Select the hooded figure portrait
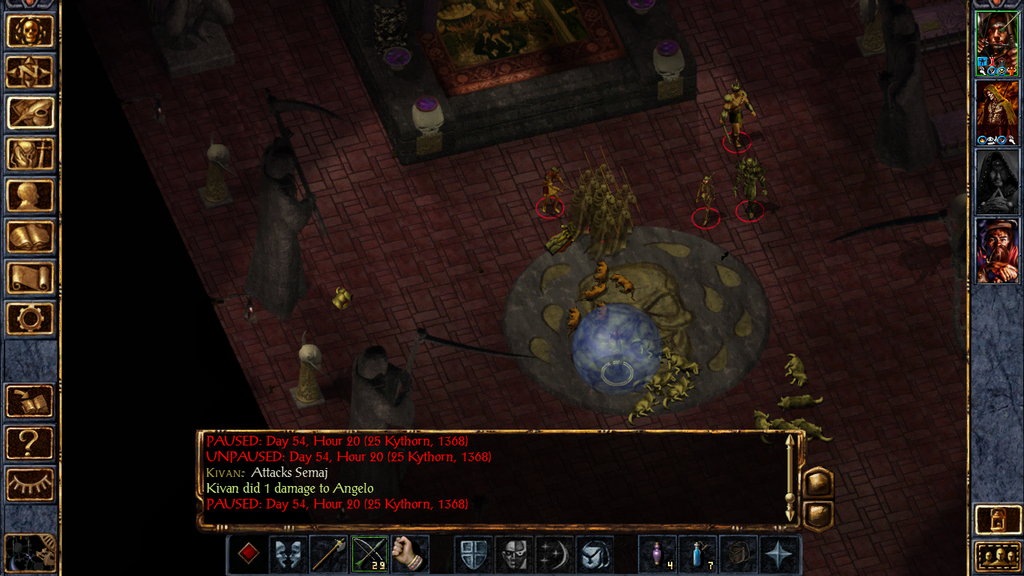The width and height of the screenshot is (1024, 576). (997, 181)
